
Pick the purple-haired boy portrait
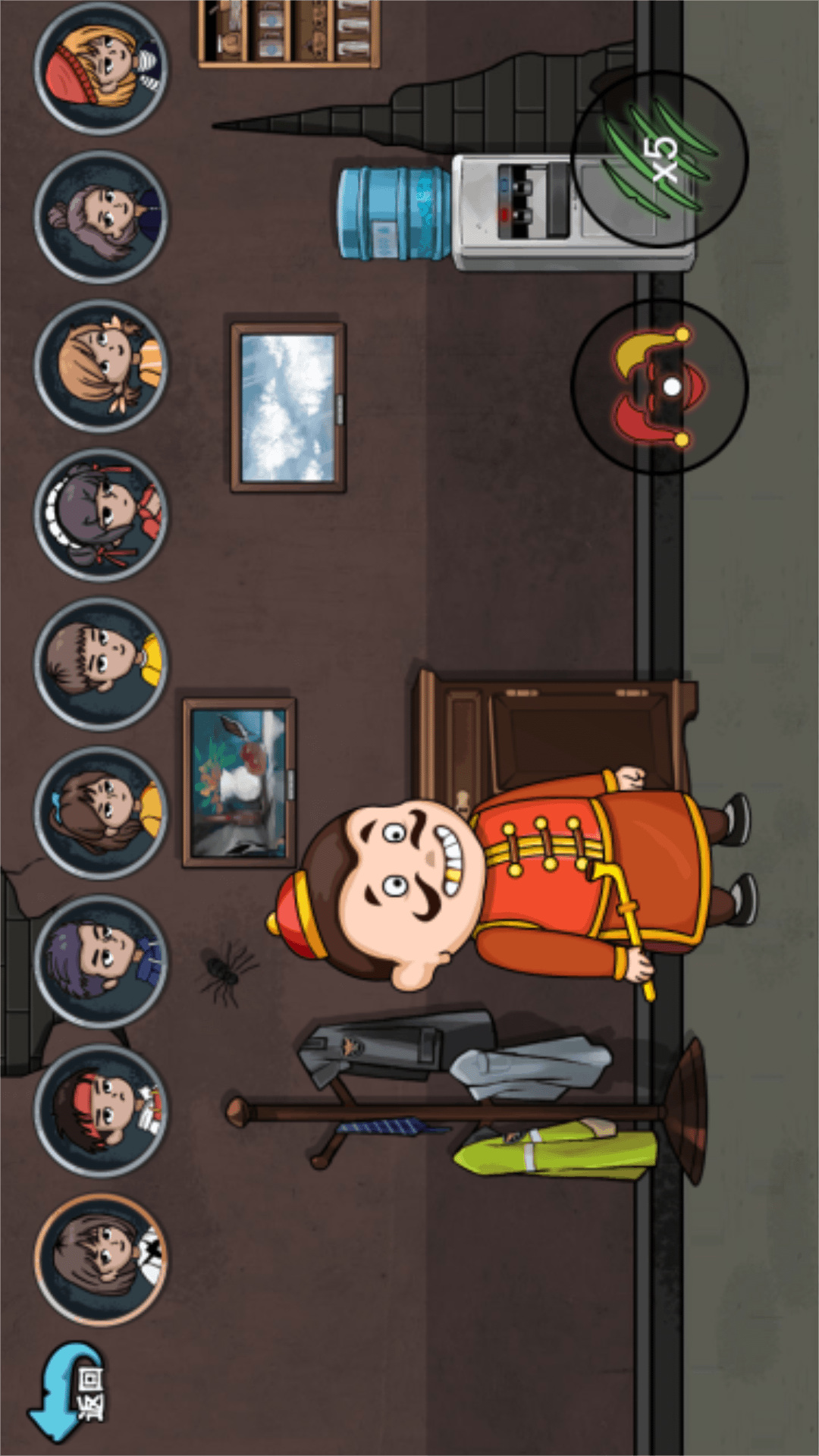click(x=101, y=961)
